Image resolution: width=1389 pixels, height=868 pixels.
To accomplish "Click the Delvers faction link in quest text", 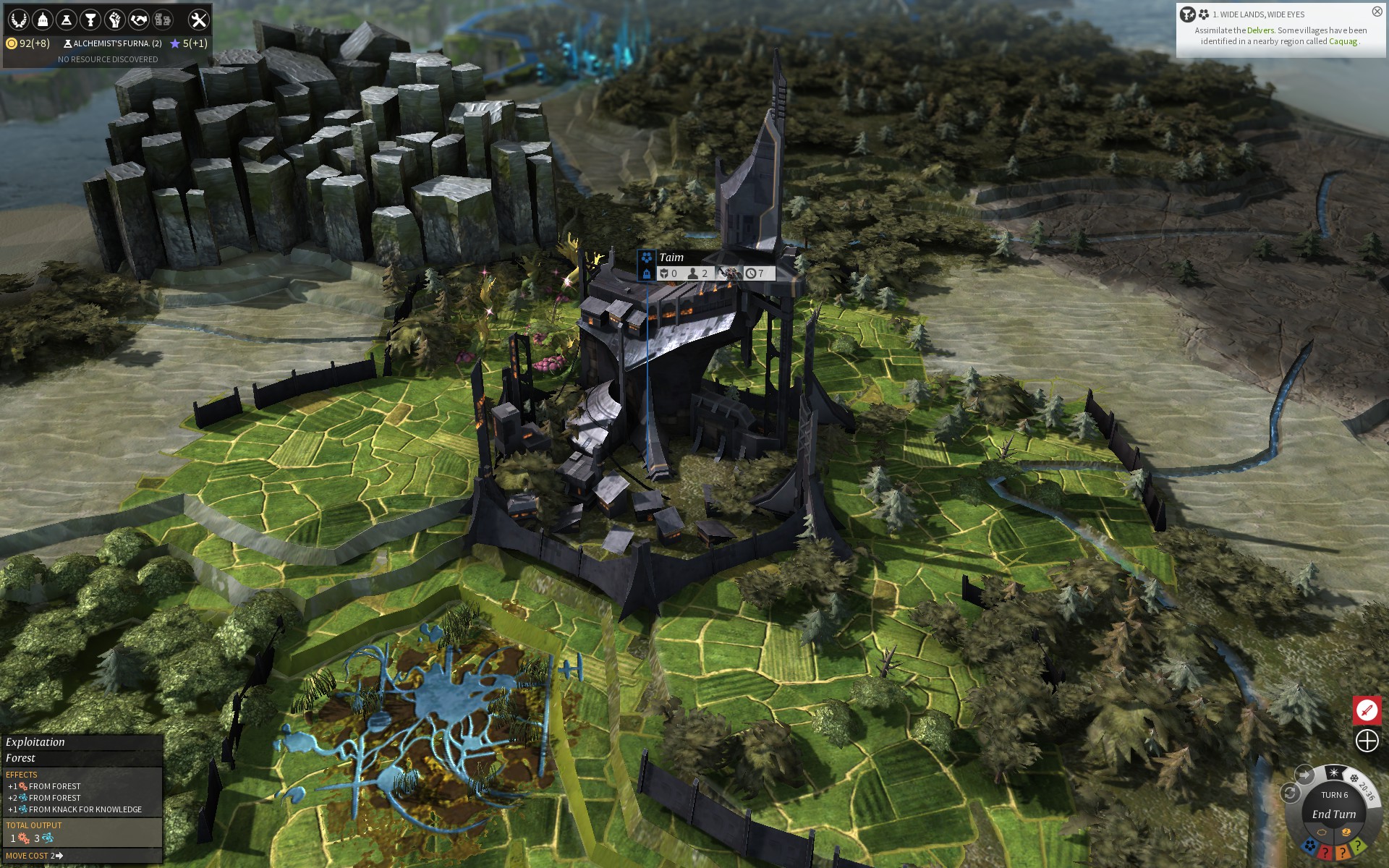I will click(x=1260, y=30).
